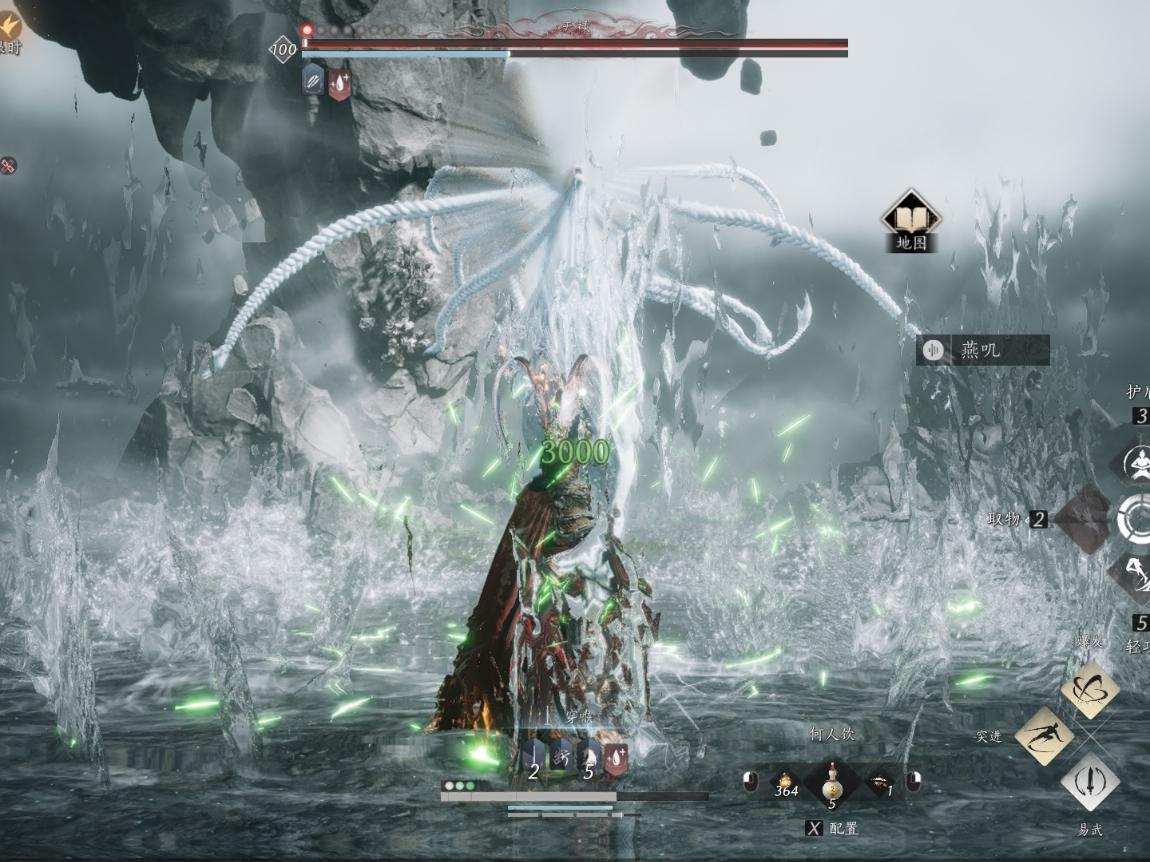Click the 燕叽 voice chat entry
The height and width of the screenshot is (862, 1150).
[982, 350]
